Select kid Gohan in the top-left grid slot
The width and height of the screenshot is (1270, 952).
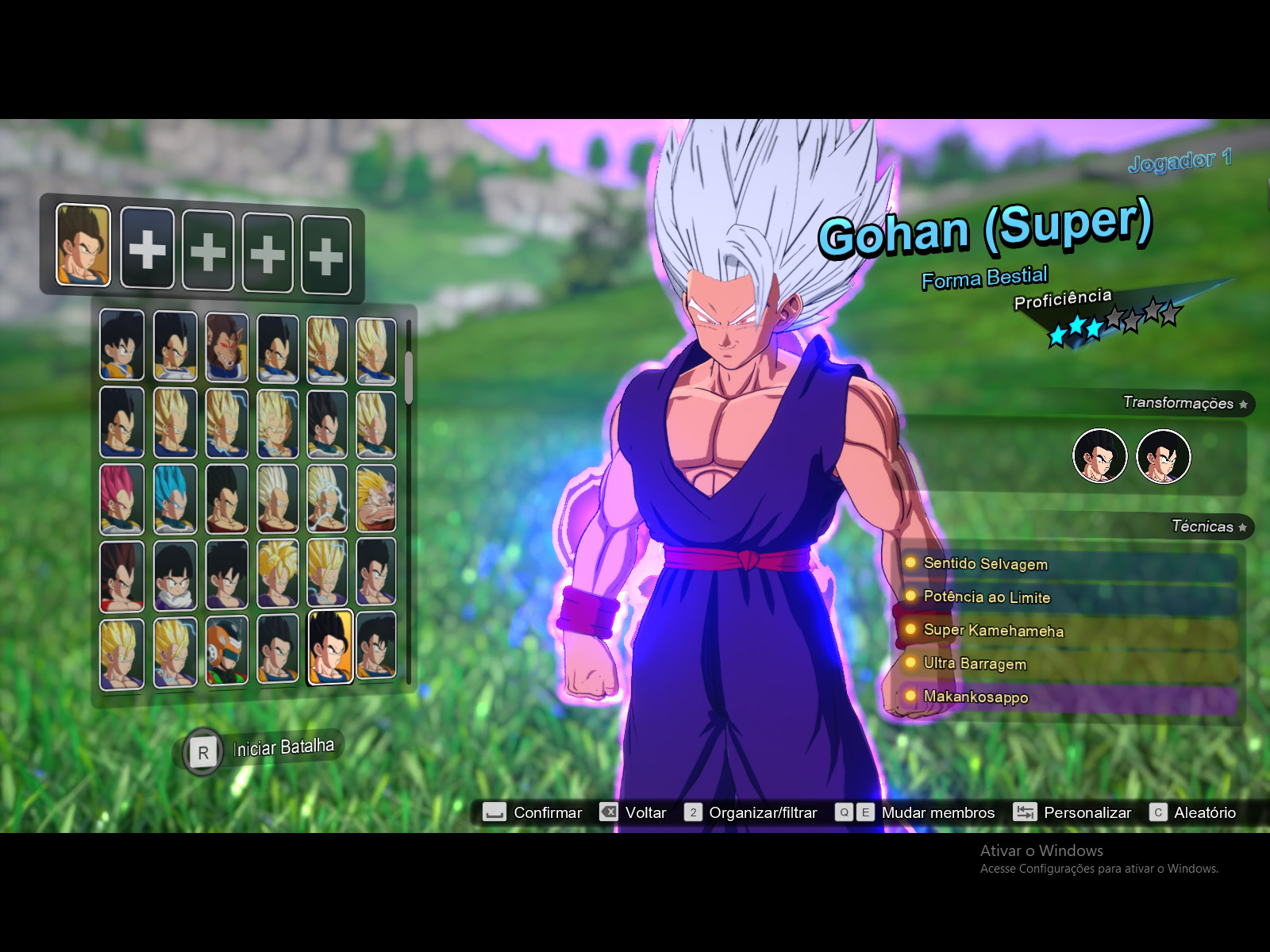[x=121, y=346]
